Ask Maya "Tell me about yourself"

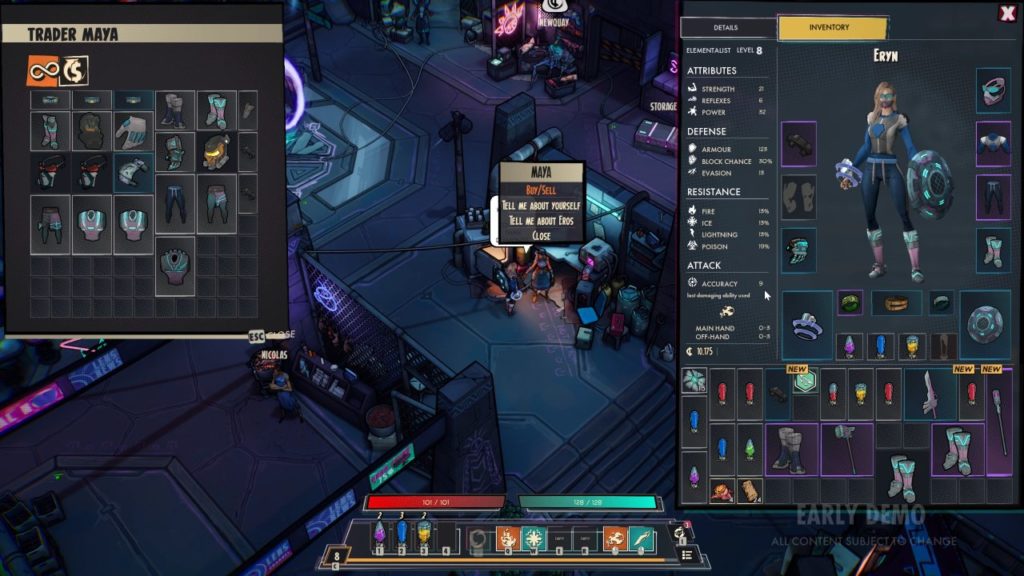543,205
